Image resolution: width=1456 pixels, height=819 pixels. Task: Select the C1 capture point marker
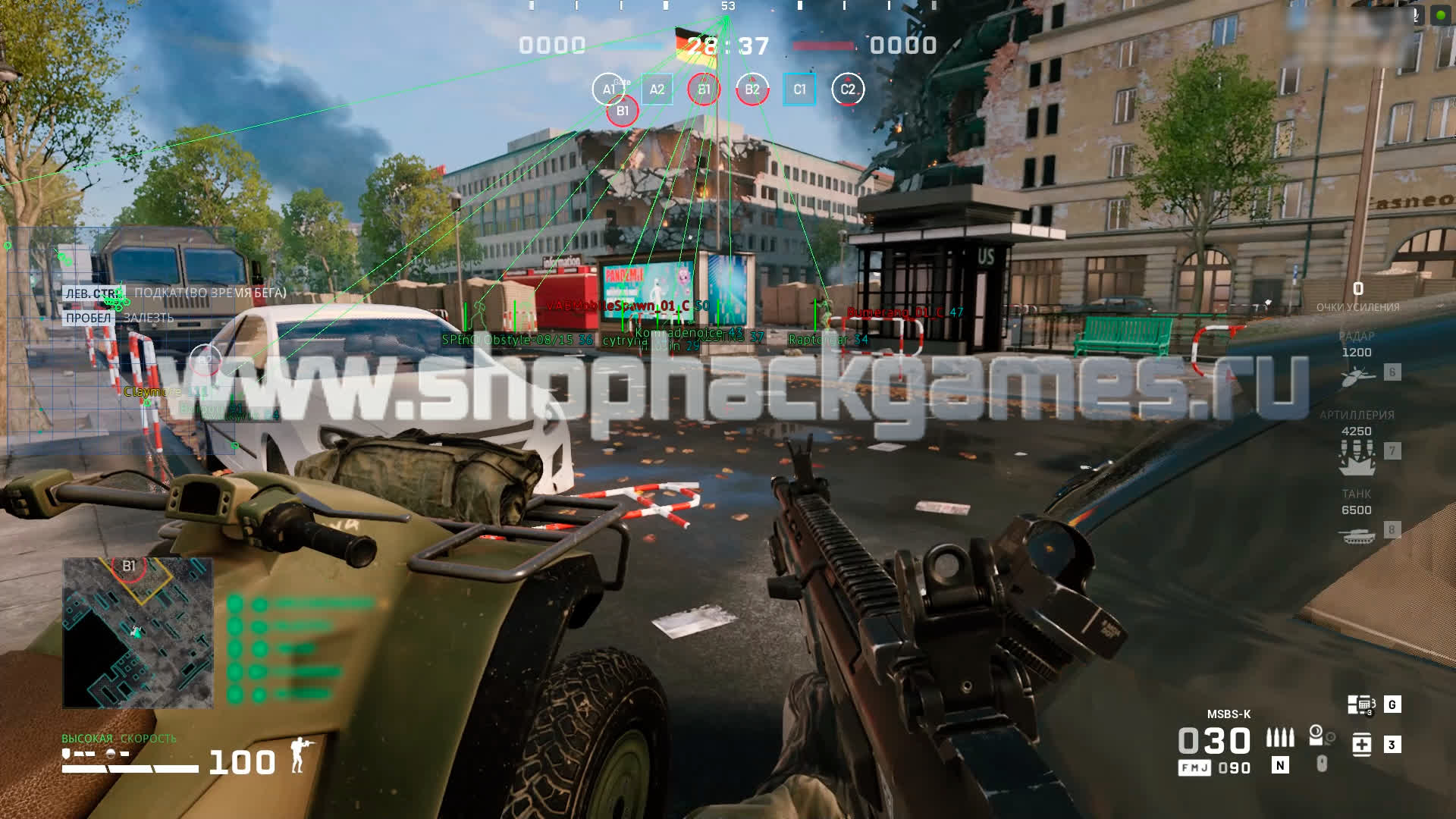point(799,89)
